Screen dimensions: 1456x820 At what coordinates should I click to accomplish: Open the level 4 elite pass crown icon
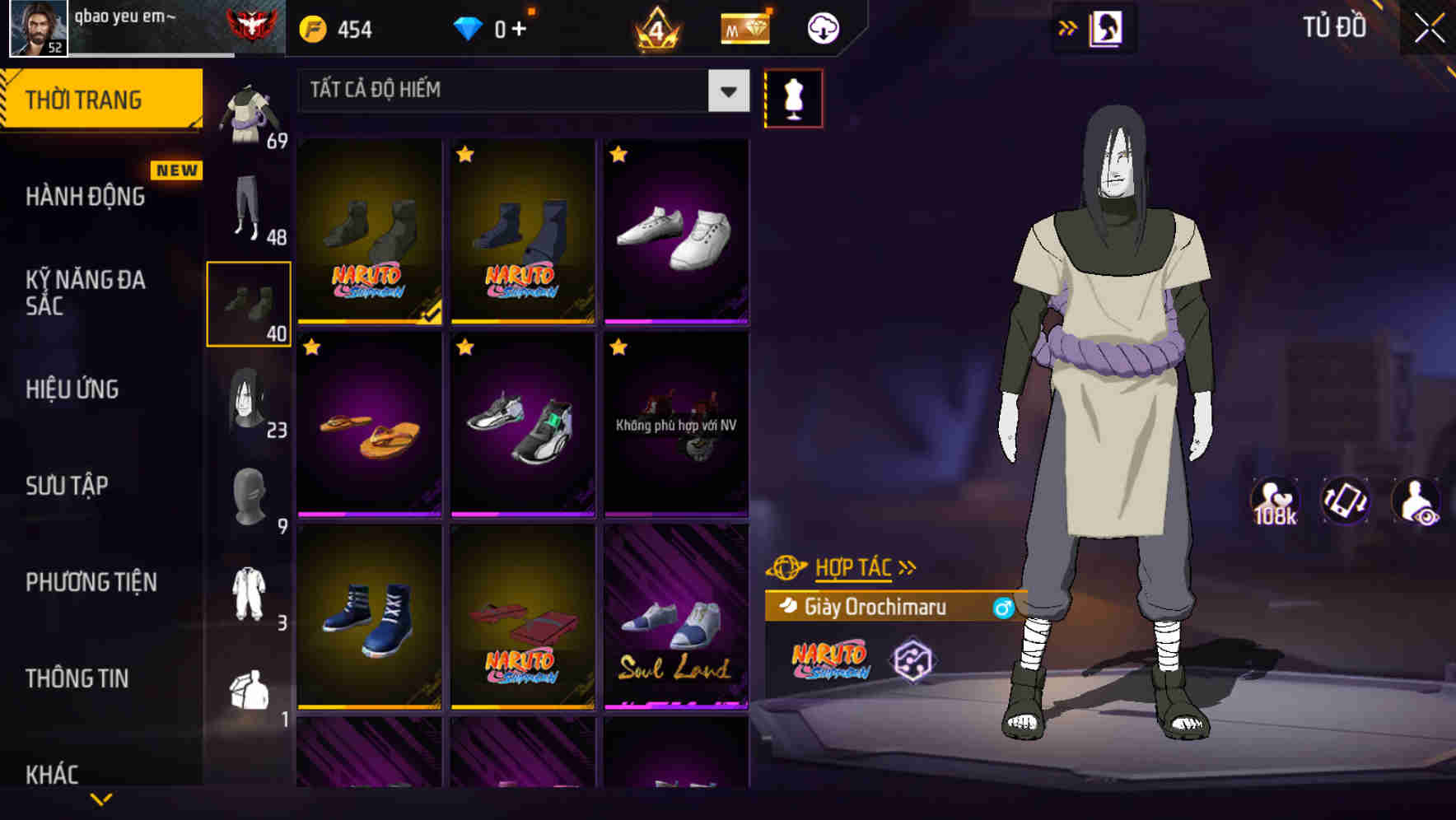pyautogui.click(x=655, y=27)
